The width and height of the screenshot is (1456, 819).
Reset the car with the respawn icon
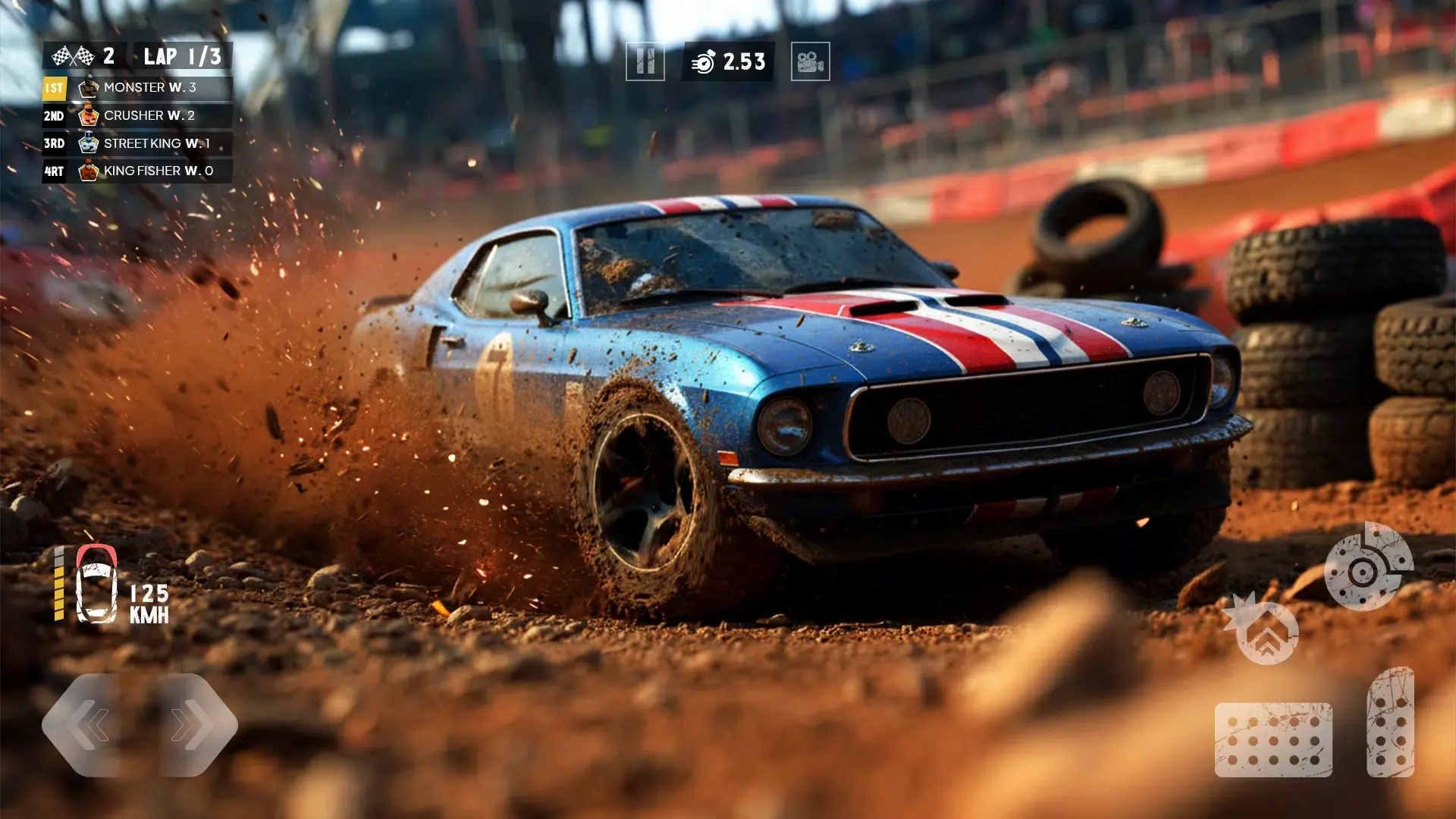click(1265, 632)
